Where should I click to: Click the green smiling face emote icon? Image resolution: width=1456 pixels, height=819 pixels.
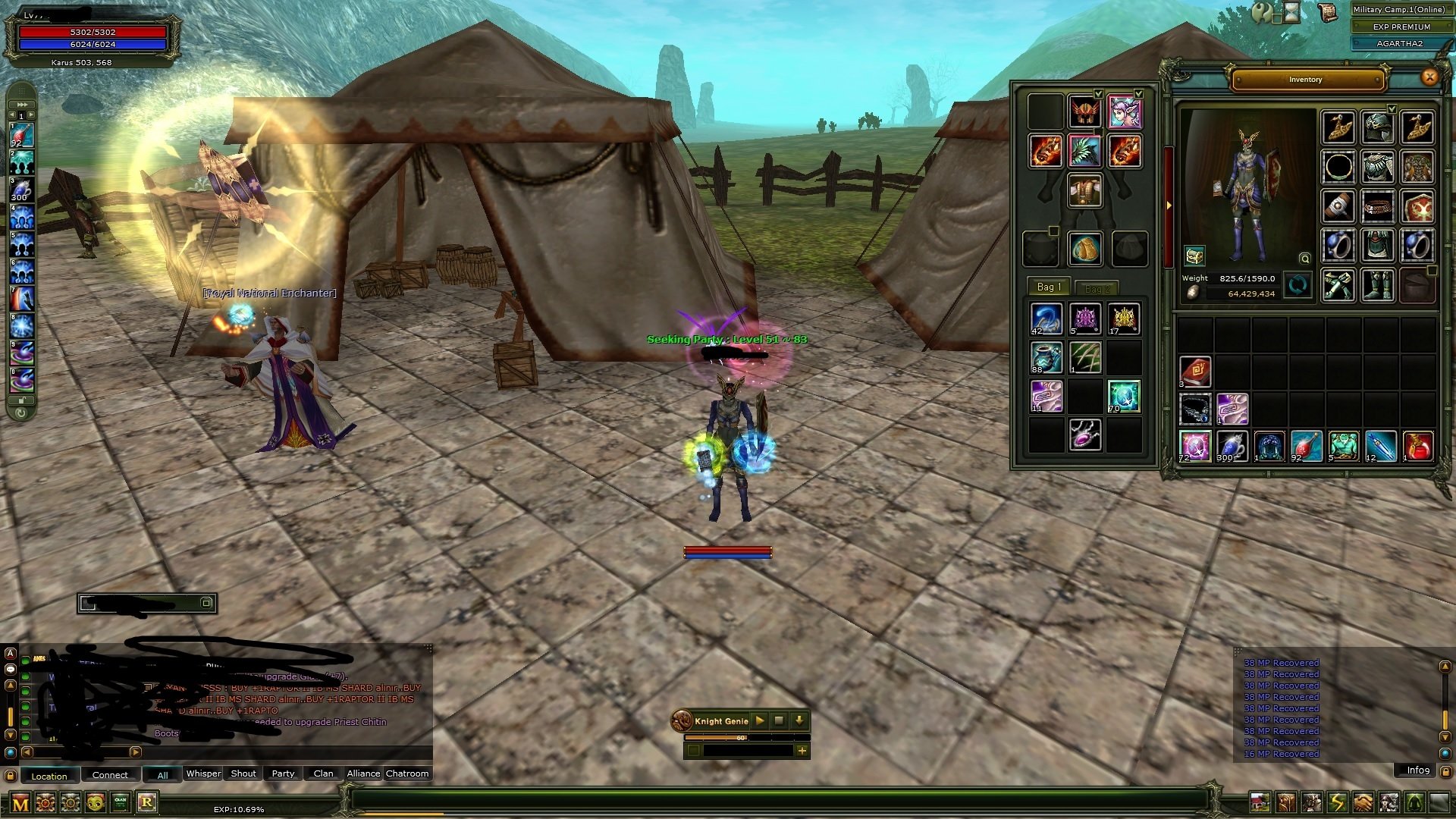coord(95,802)
